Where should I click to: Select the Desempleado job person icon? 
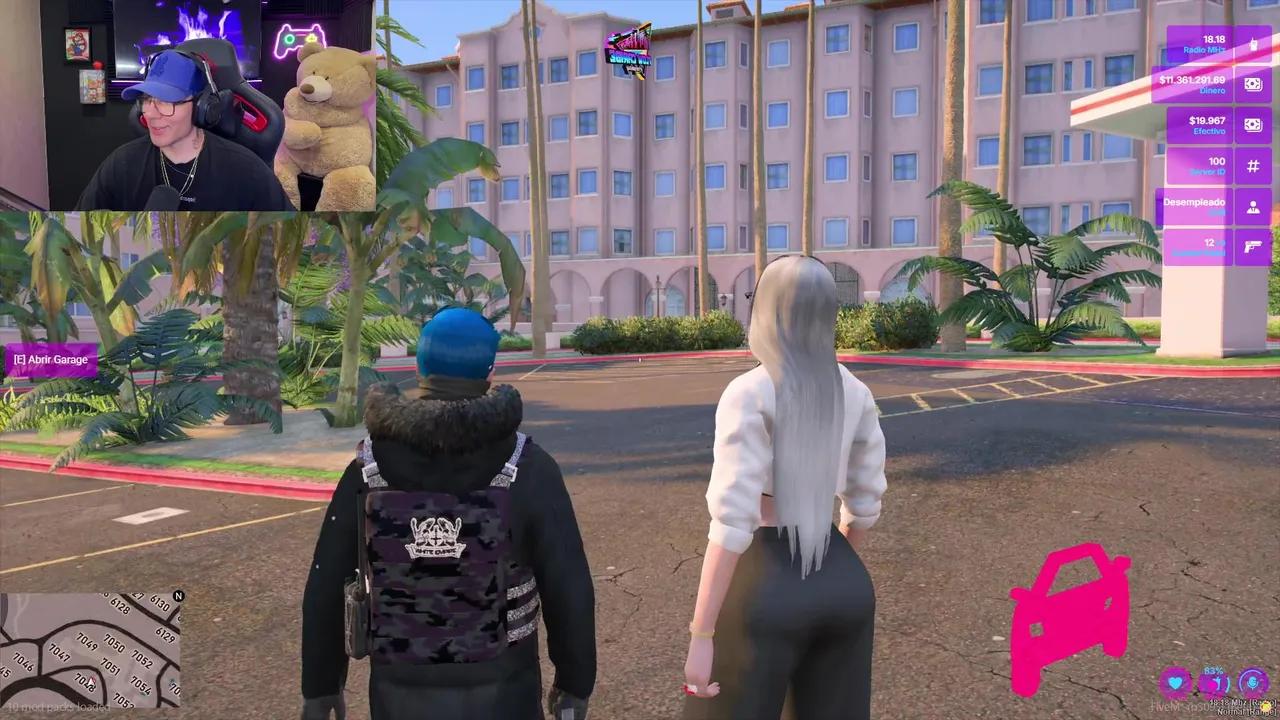(1252, 206)
